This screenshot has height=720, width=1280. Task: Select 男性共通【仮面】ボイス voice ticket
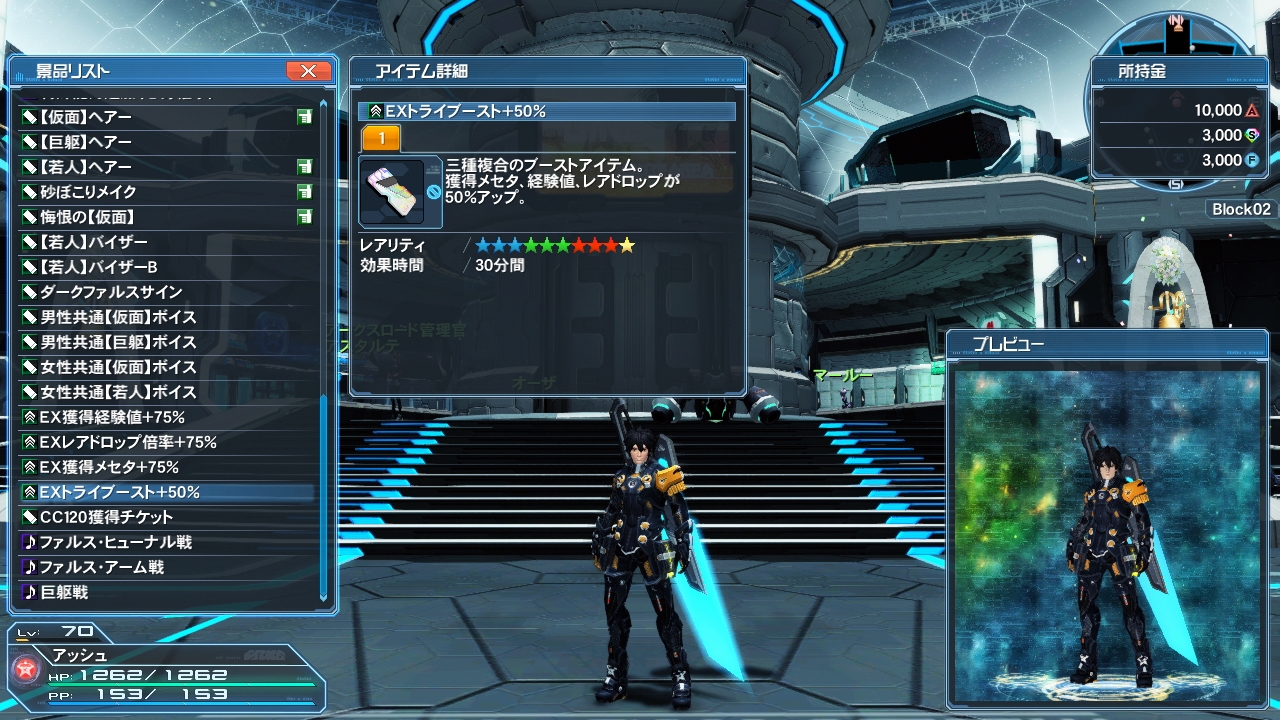[118, 317]
